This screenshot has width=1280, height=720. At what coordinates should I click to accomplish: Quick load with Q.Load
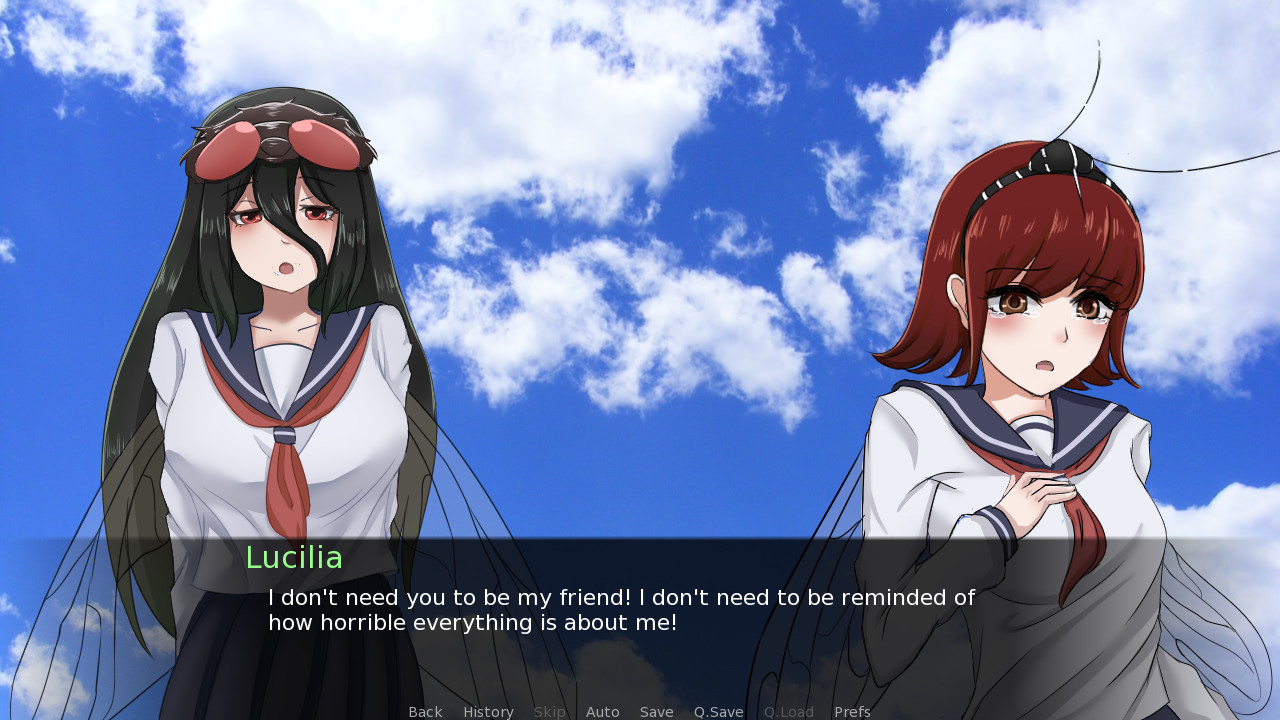pos(789,712)
